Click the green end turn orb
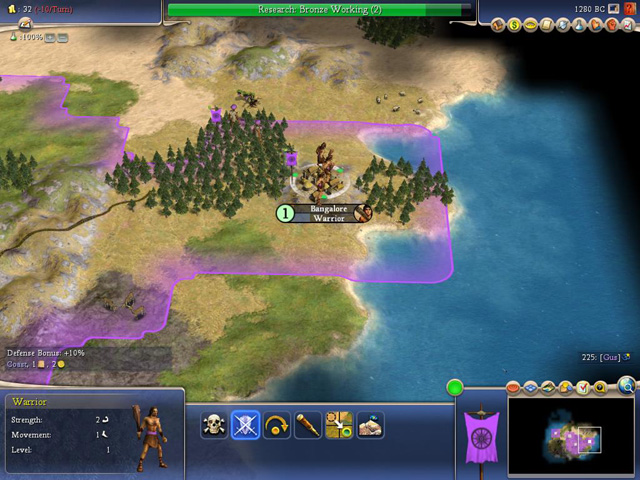This screenshot has width=640, height=480. click(454, 387)
